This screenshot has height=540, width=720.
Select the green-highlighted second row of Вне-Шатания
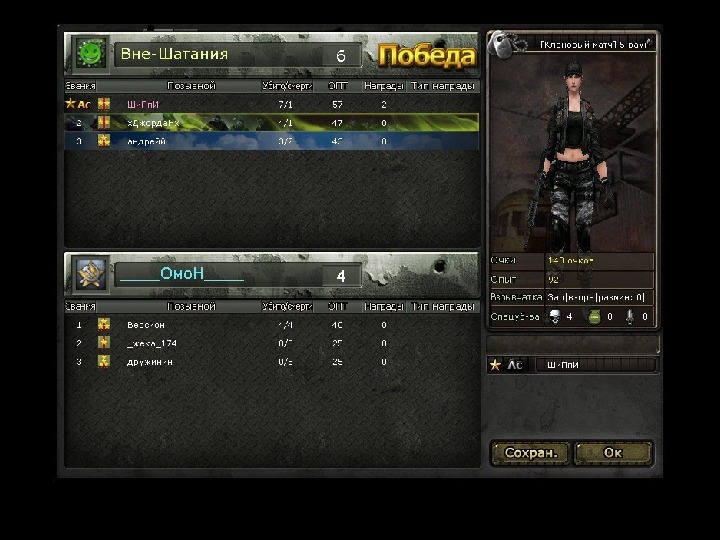(270, 122)
